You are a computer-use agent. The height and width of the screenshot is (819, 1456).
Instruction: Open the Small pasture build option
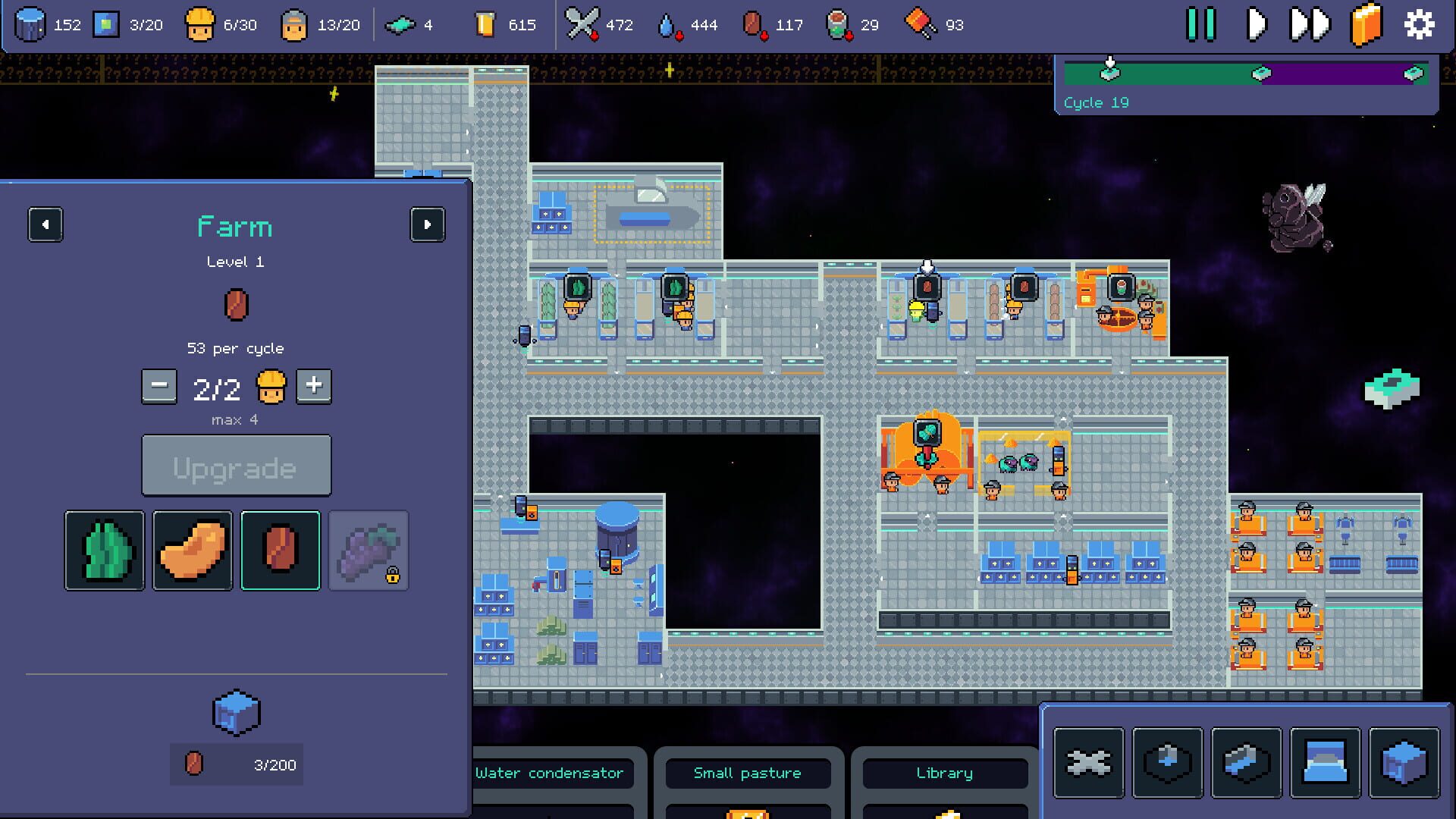tap(747, 773)
